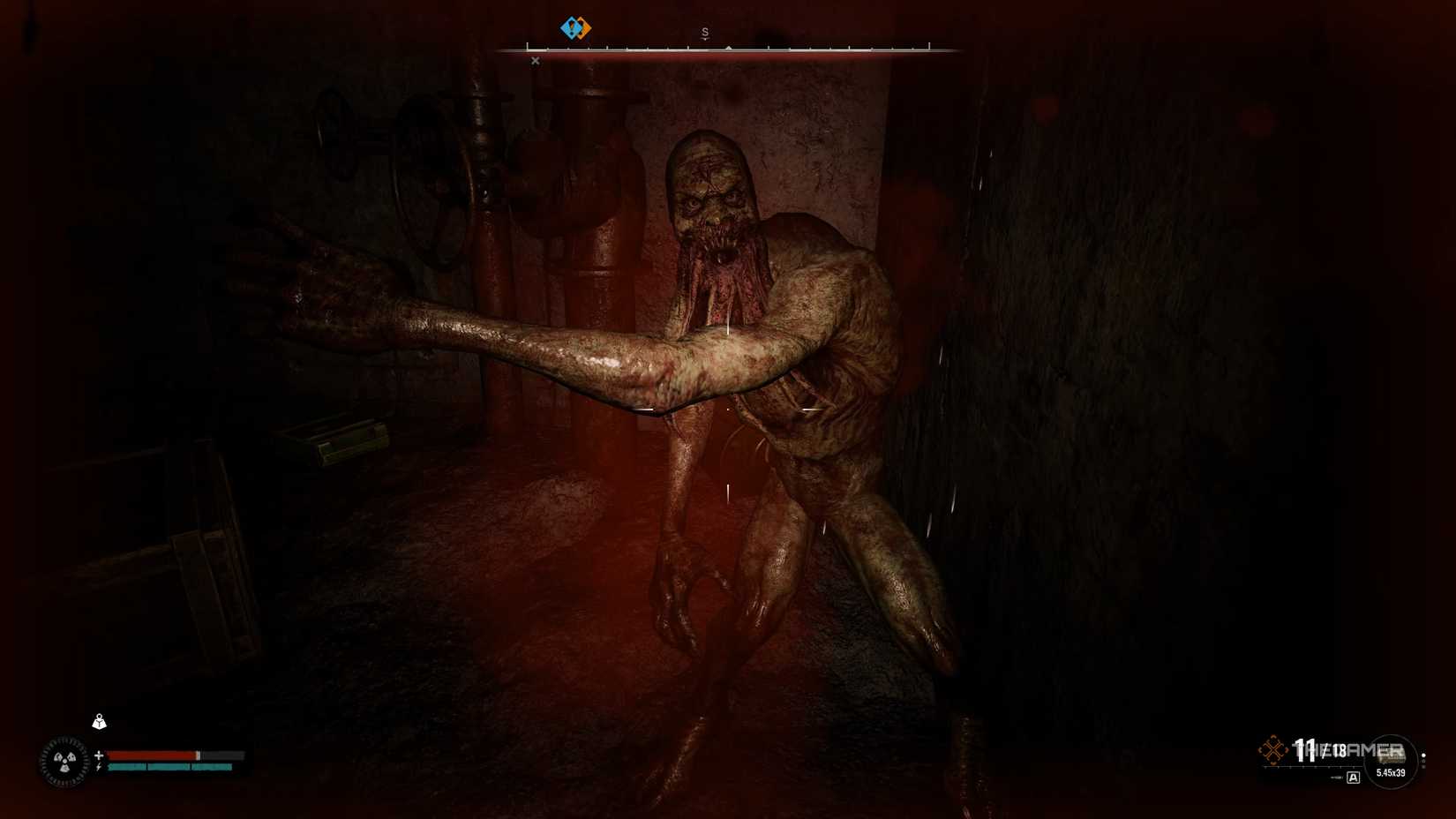The width and height of the screenshot is (1456, 819).
Task: Expand the ammo counter display
Action: (1315, 748)
